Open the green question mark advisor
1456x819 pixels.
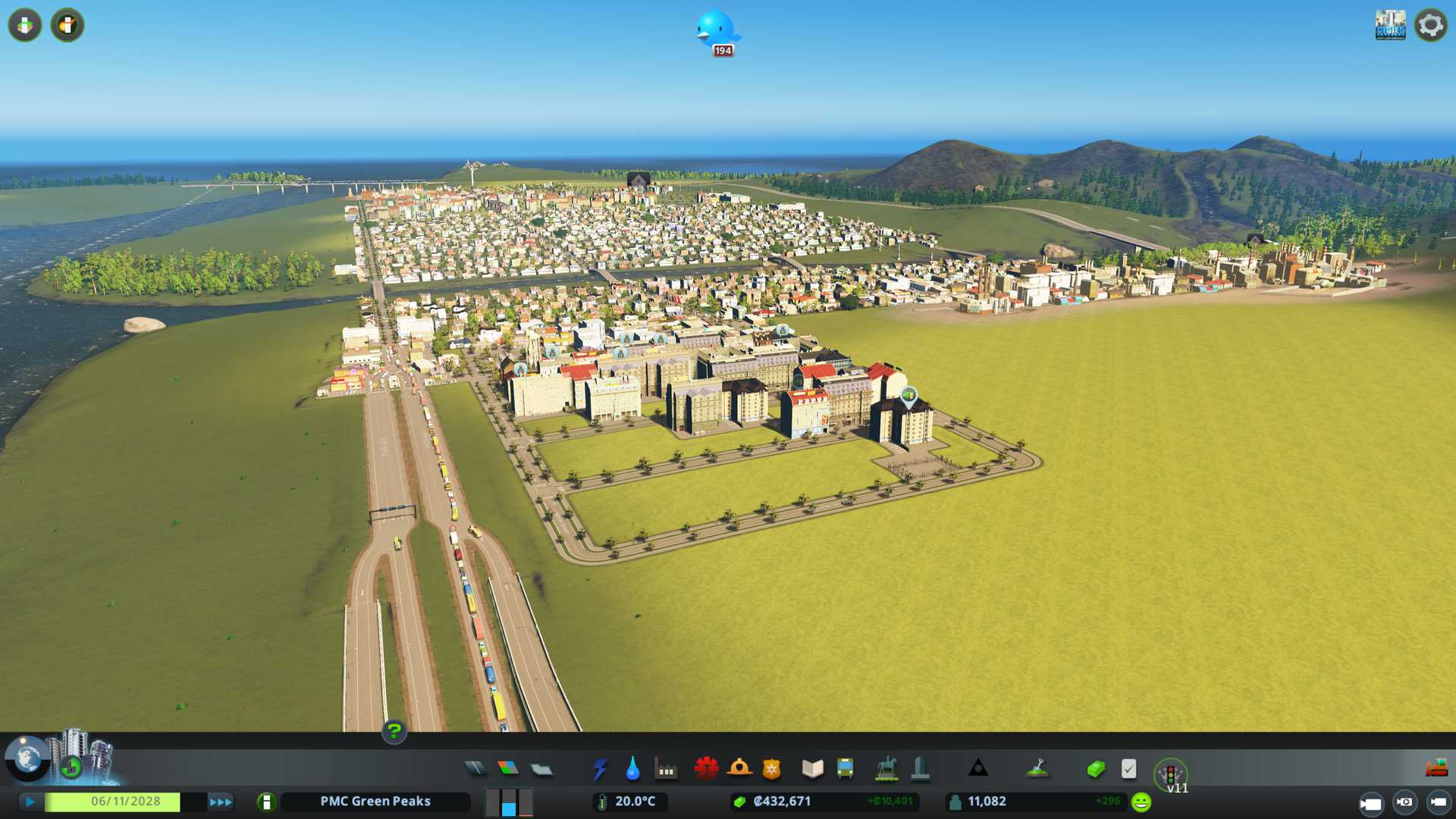pyautogui.click(x=394, y=732)
